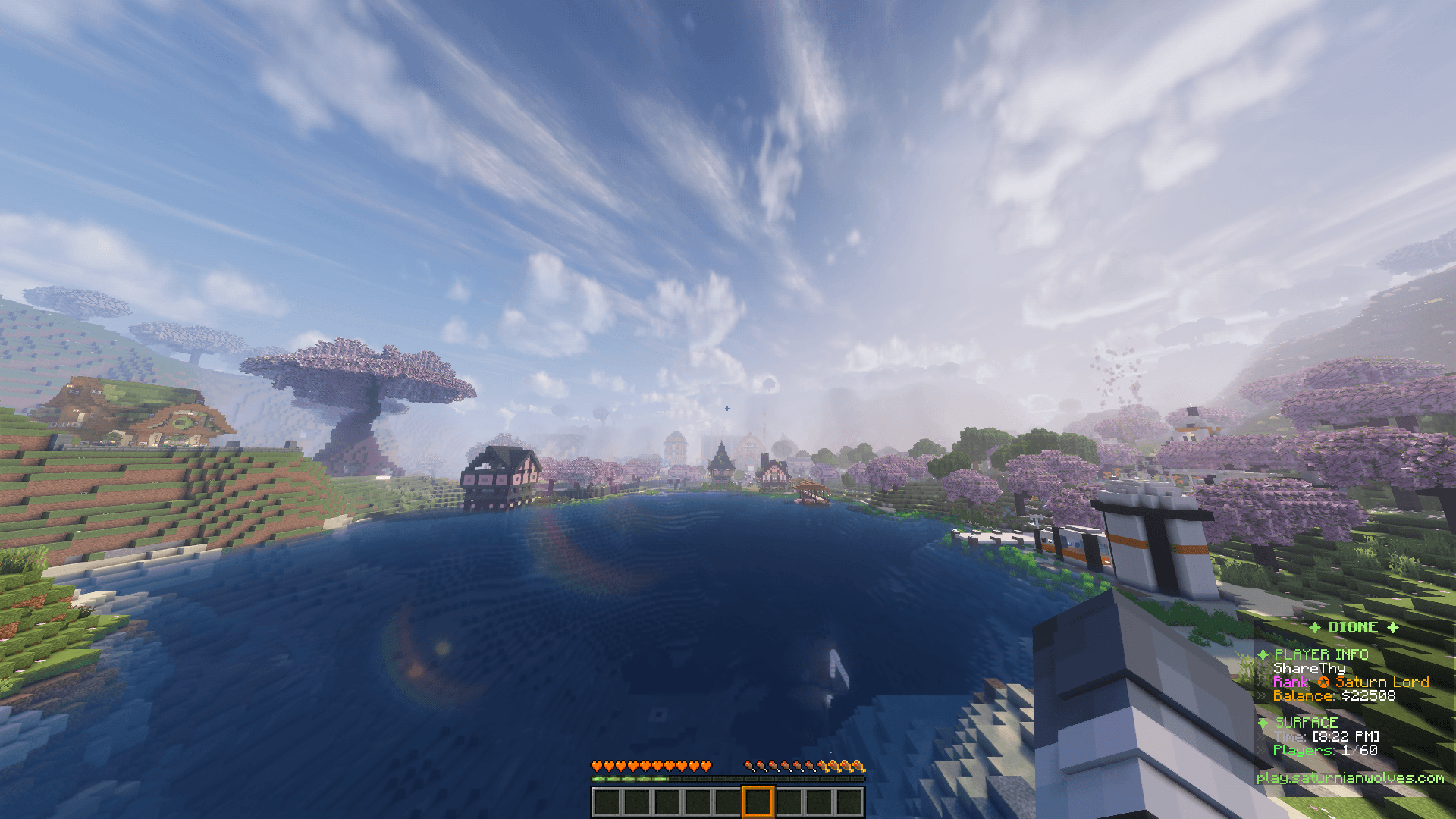Click the green sparkle icon next to DIONE
The width and height of the screenshot is (1456, 819).
tap(1314, 626)
